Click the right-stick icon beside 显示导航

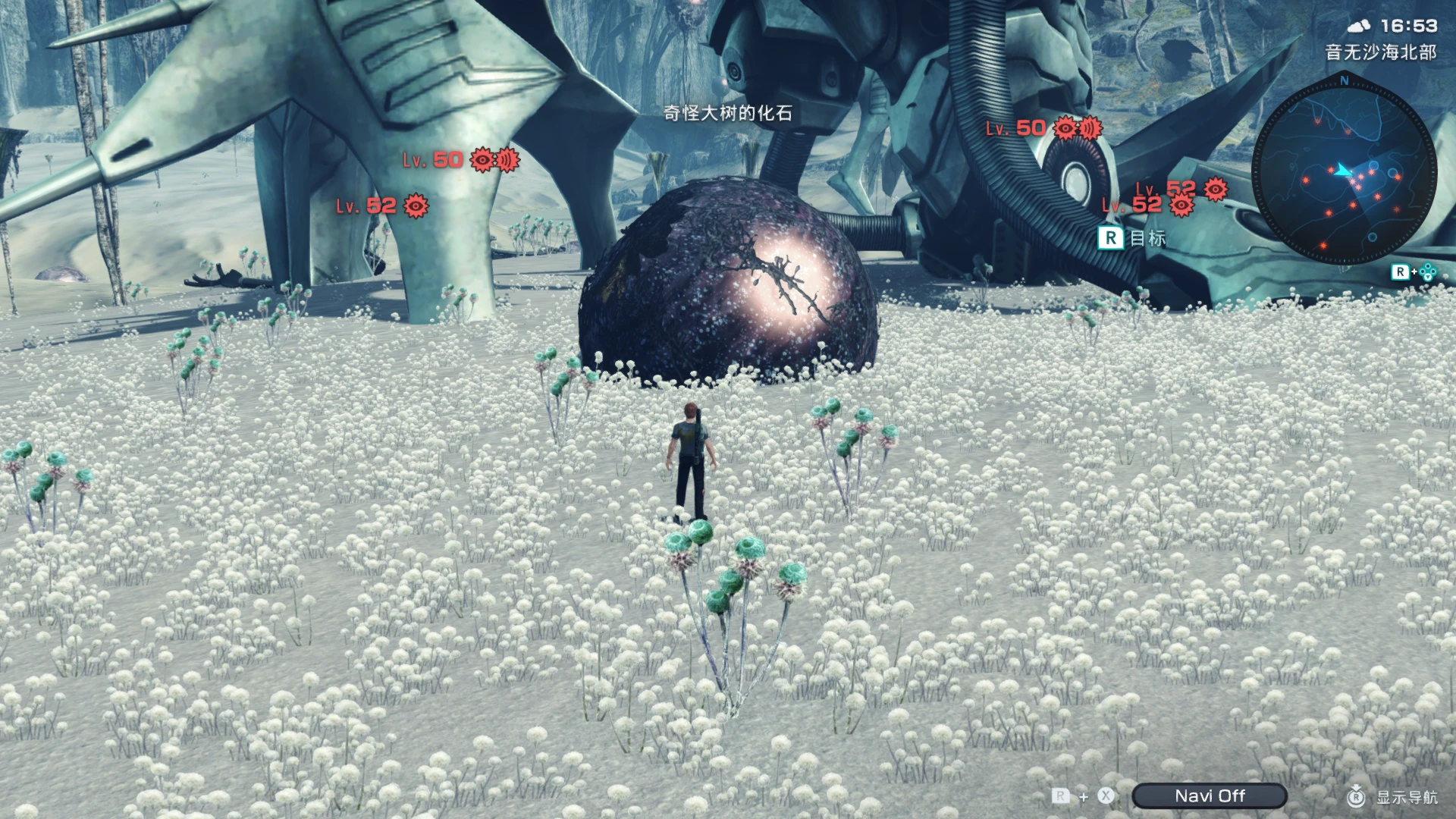click(x=1356, y=797)
